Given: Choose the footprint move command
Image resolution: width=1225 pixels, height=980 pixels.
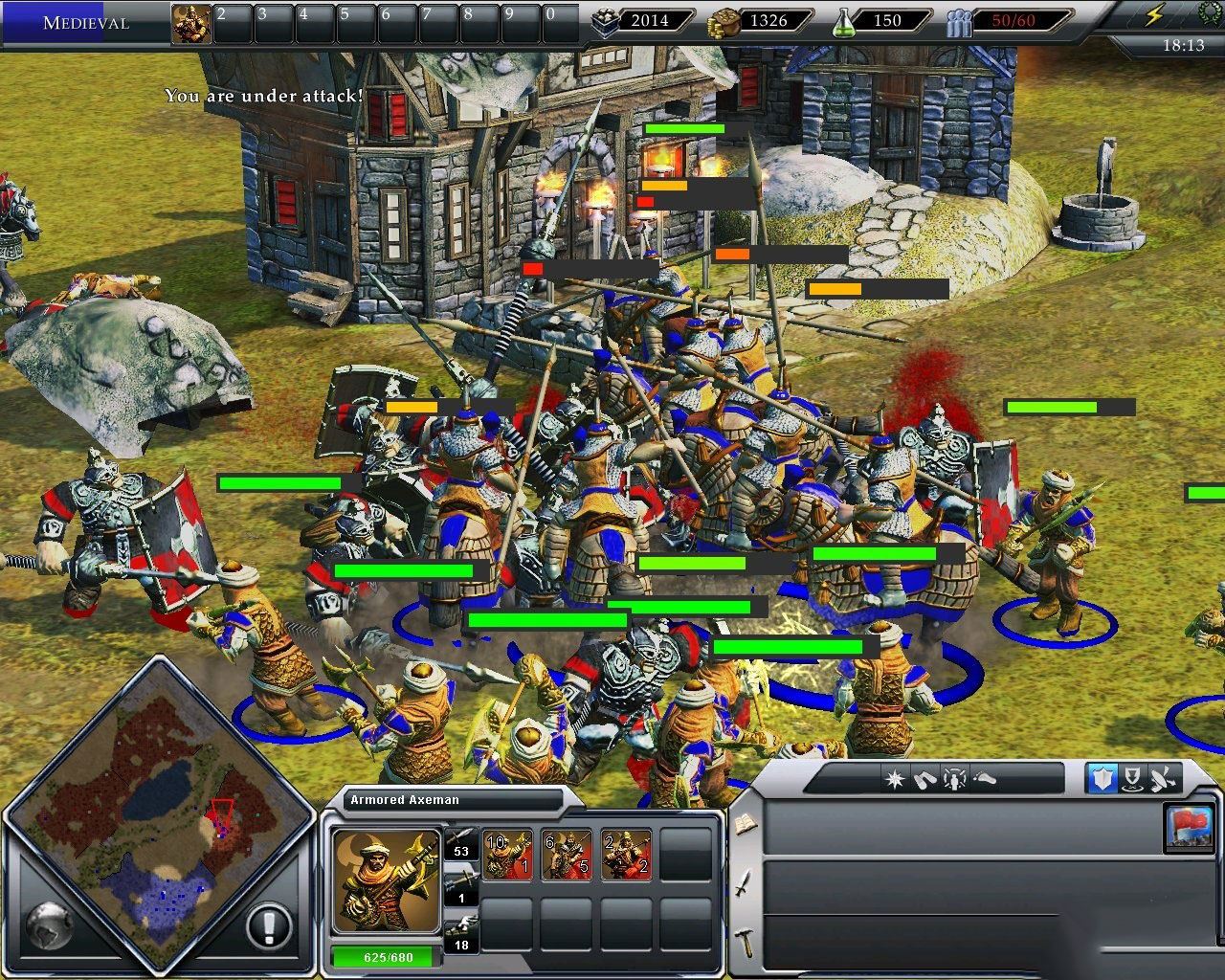Looking at the screenshot, I should point(984,780).
